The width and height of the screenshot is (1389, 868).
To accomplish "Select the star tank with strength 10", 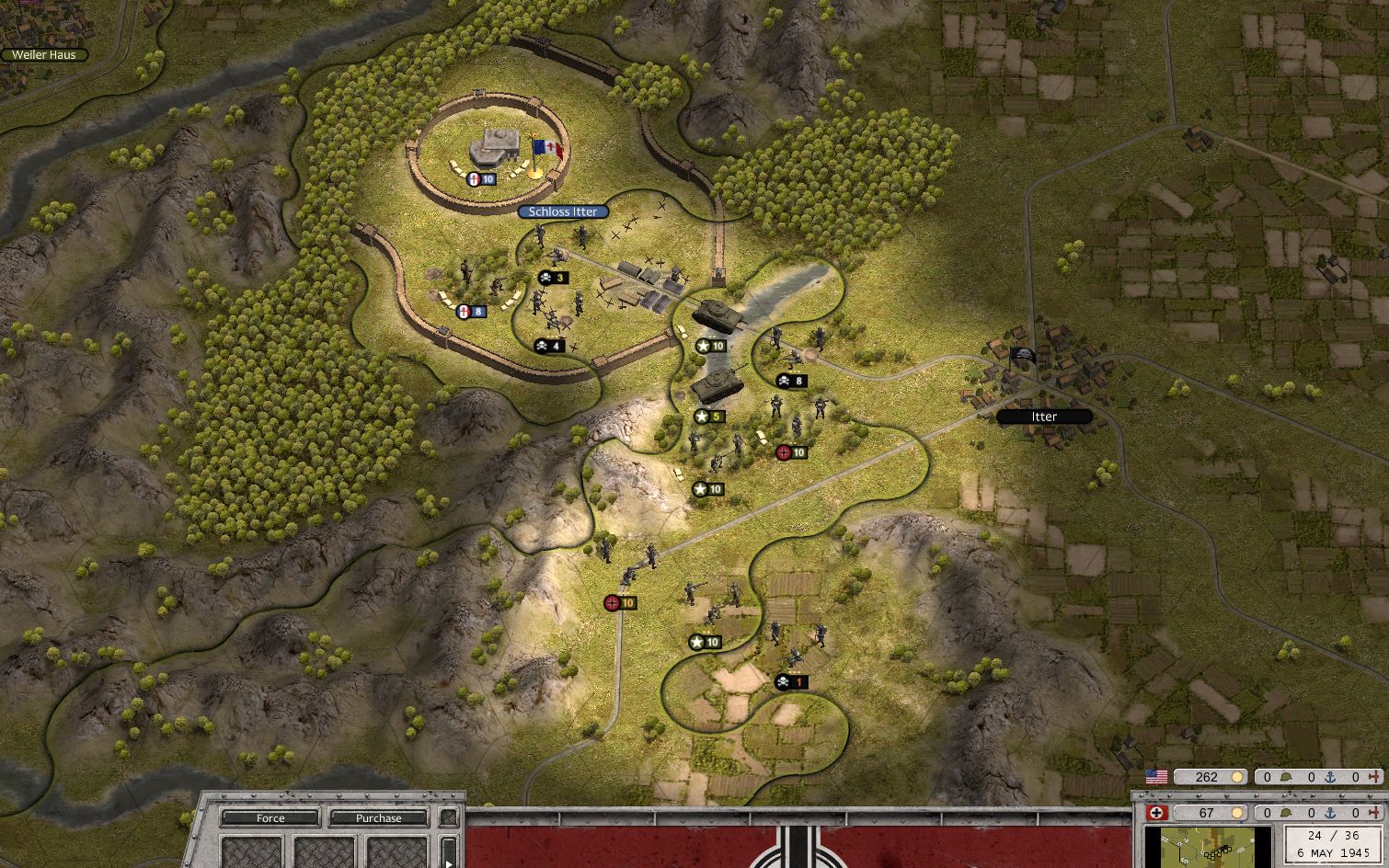I will pyautogui.click(x=713, y=314).
